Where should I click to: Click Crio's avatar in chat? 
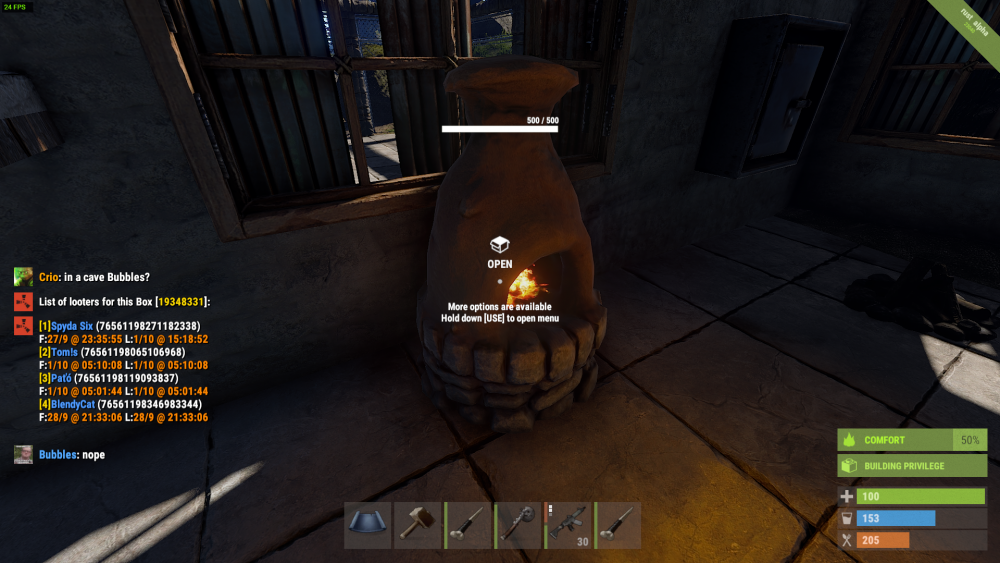(23, 277)
